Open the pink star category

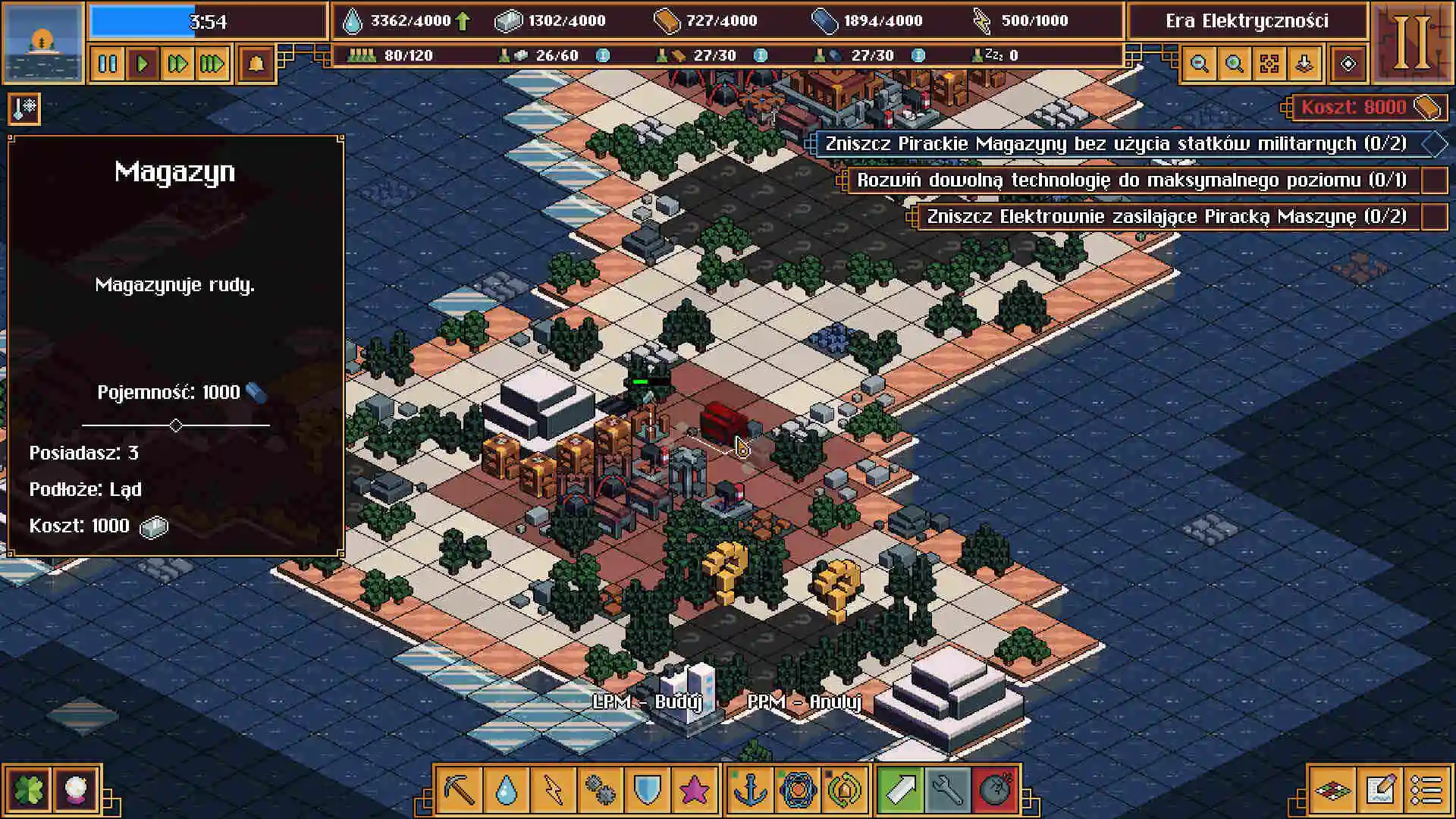pyautogui.click(x=695, y=790)
